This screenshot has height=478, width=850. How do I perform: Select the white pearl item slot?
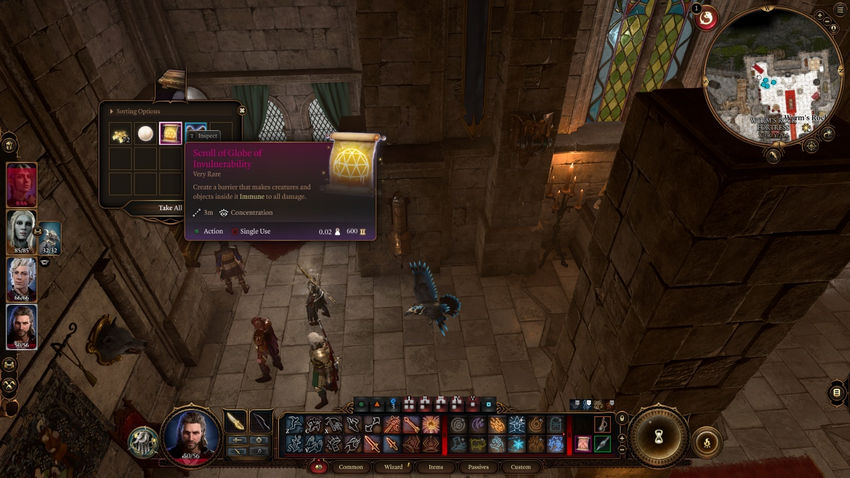coord(146,134)
